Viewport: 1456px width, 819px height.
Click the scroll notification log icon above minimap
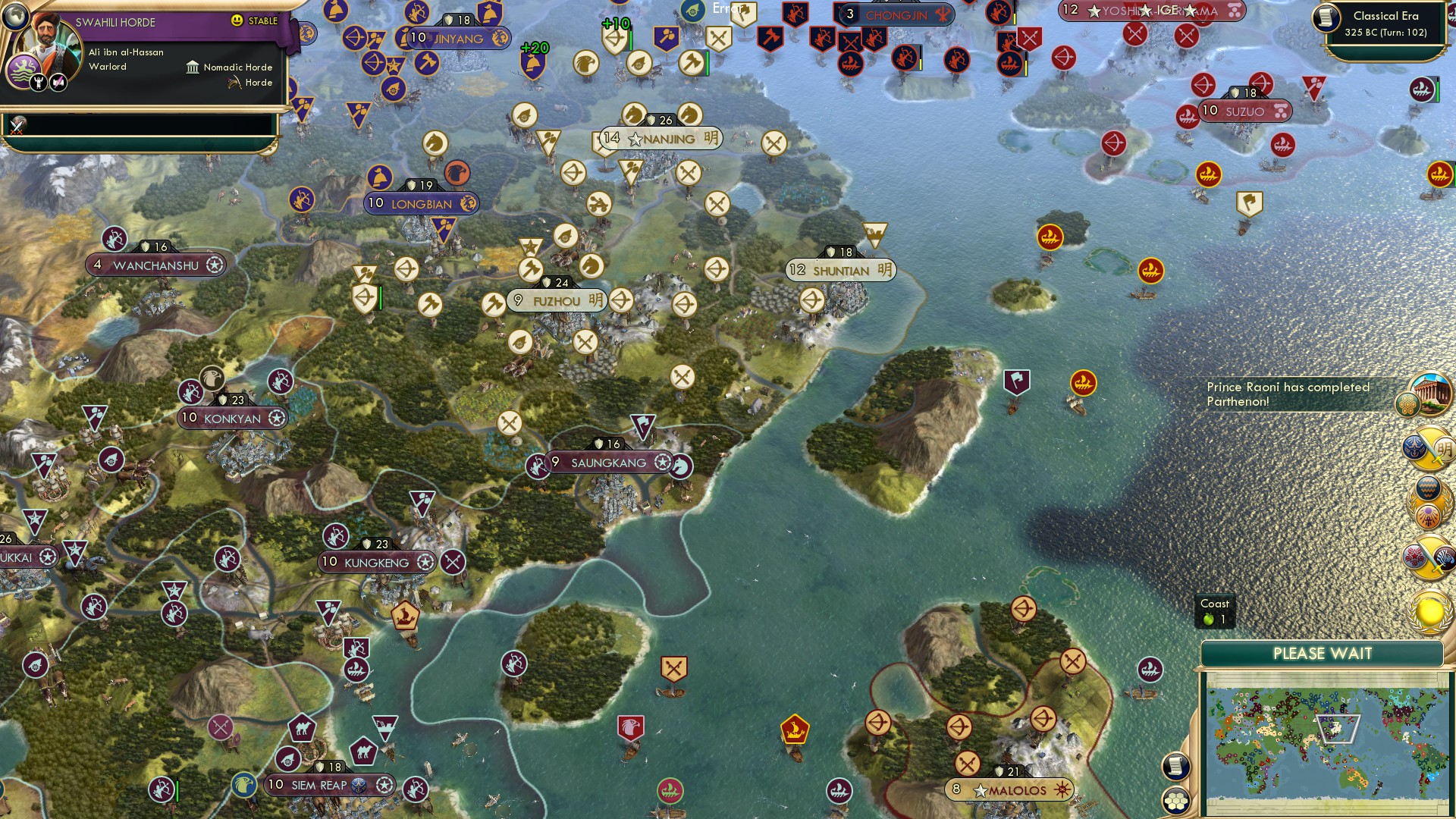(x=1175, y=767)
